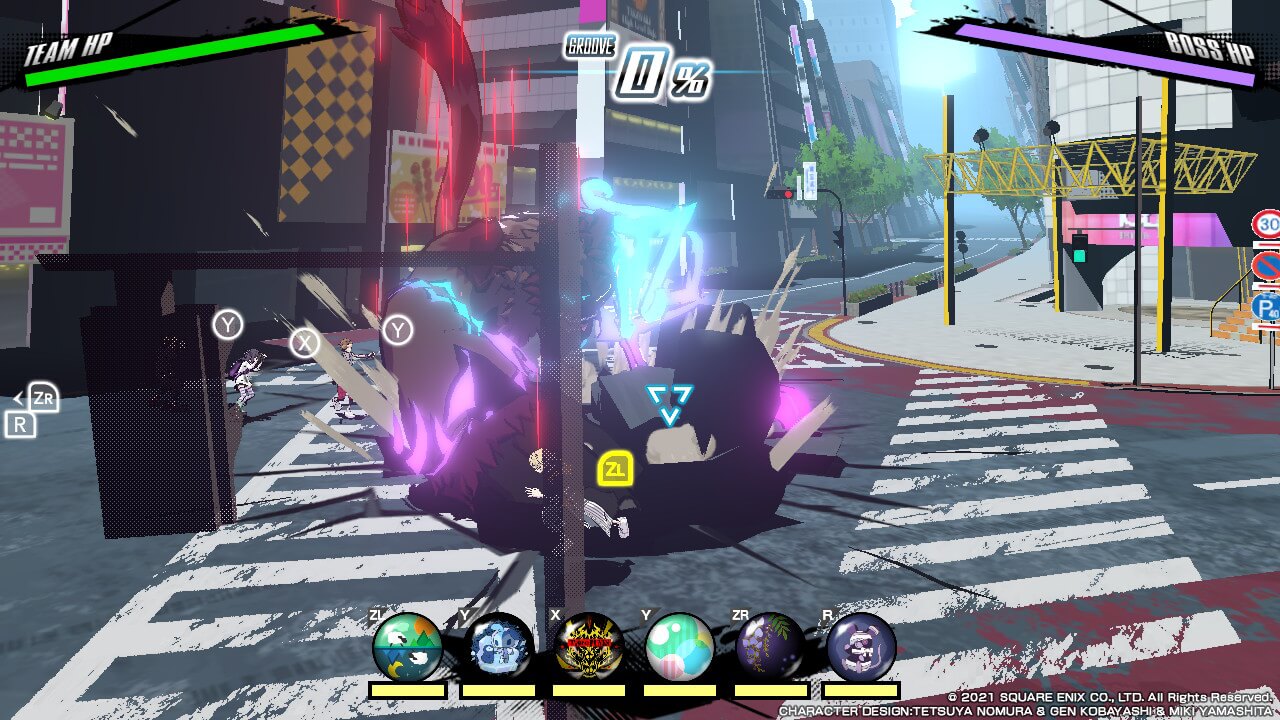Toggle the right Y button prompt

click(398, 330)
